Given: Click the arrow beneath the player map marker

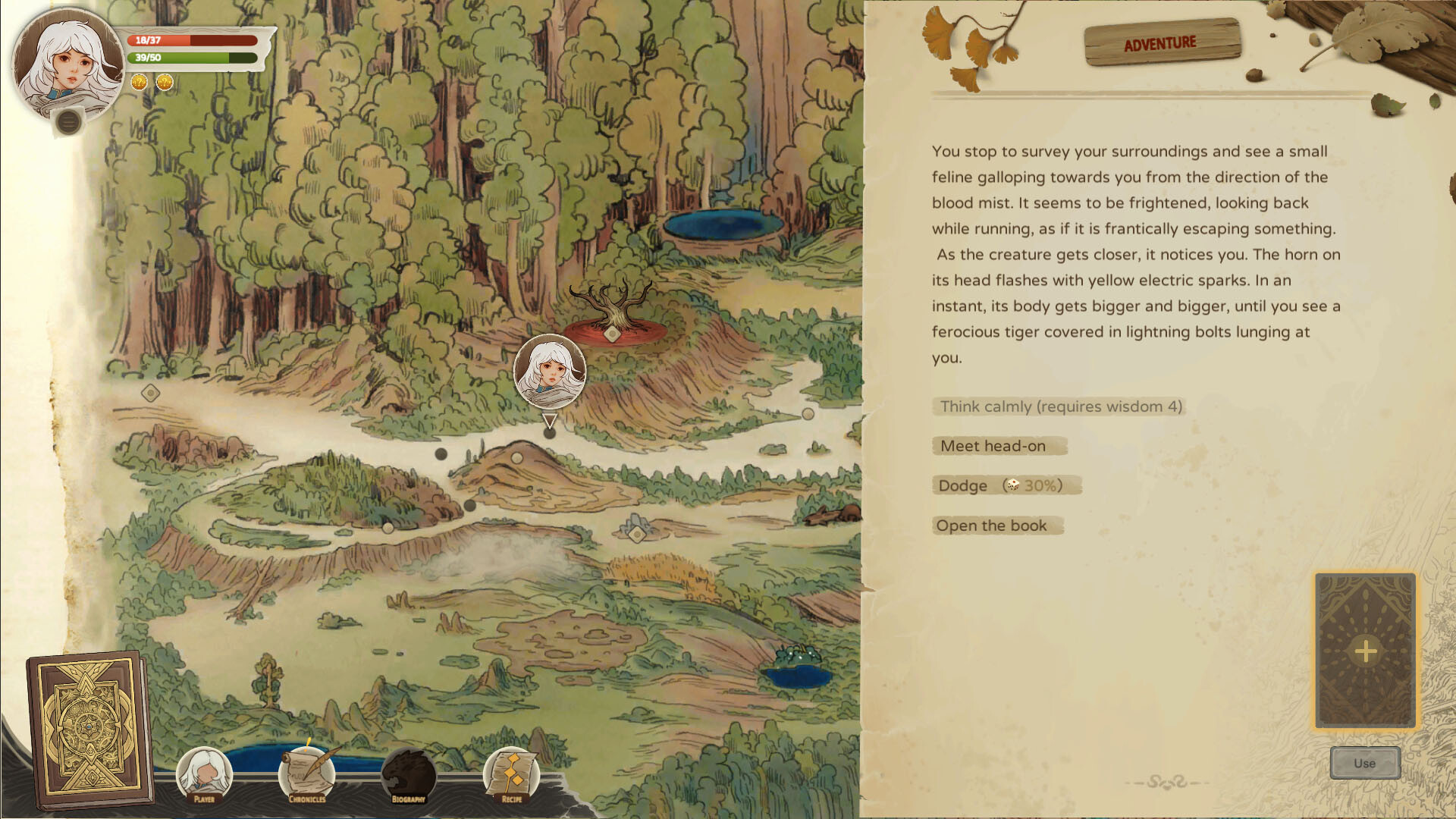Looking at the screenshot, I should click(x=551, y=419).
